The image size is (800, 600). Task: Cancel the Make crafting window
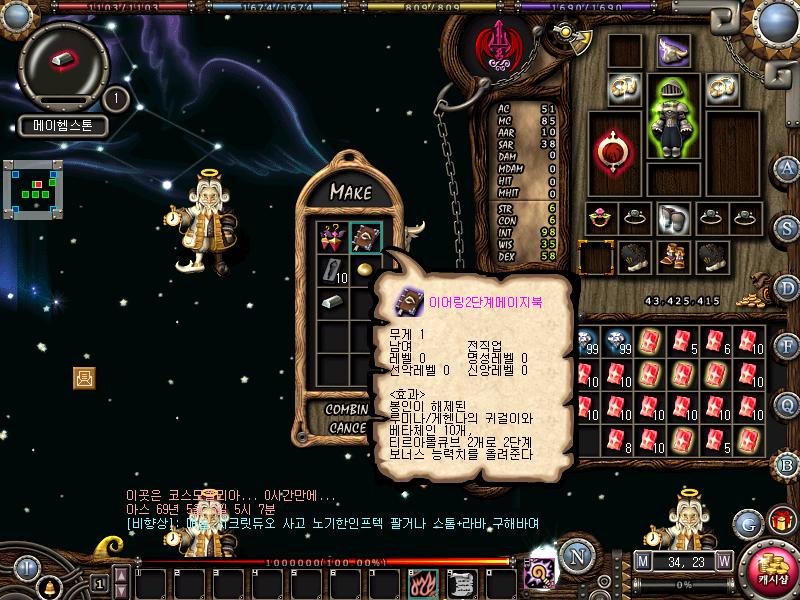347,428
